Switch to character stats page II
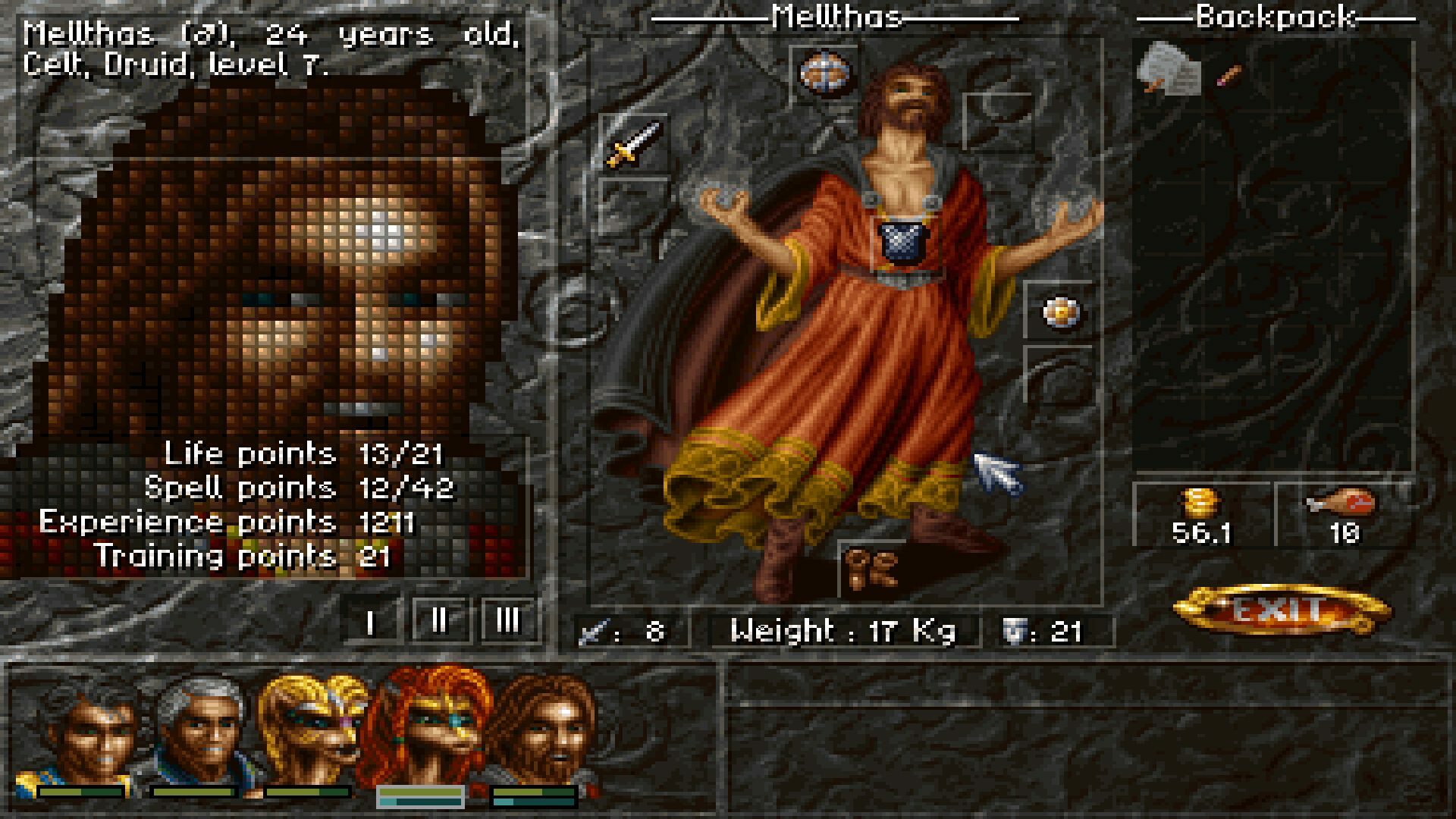 (x=438, y=622)
